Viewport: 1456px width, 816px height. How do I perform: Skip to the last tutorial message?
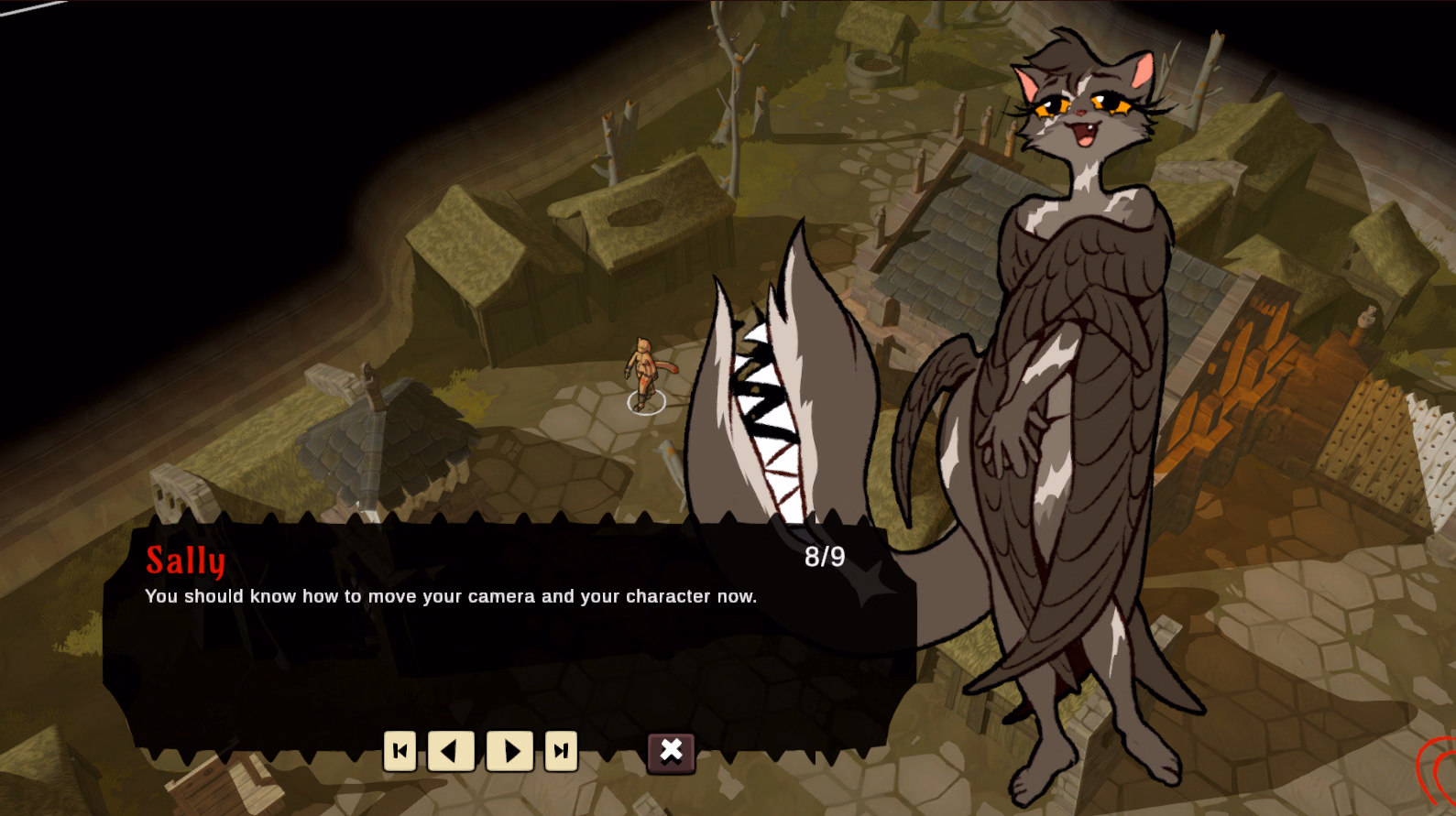pyautogui.click(x=560, y=751)
